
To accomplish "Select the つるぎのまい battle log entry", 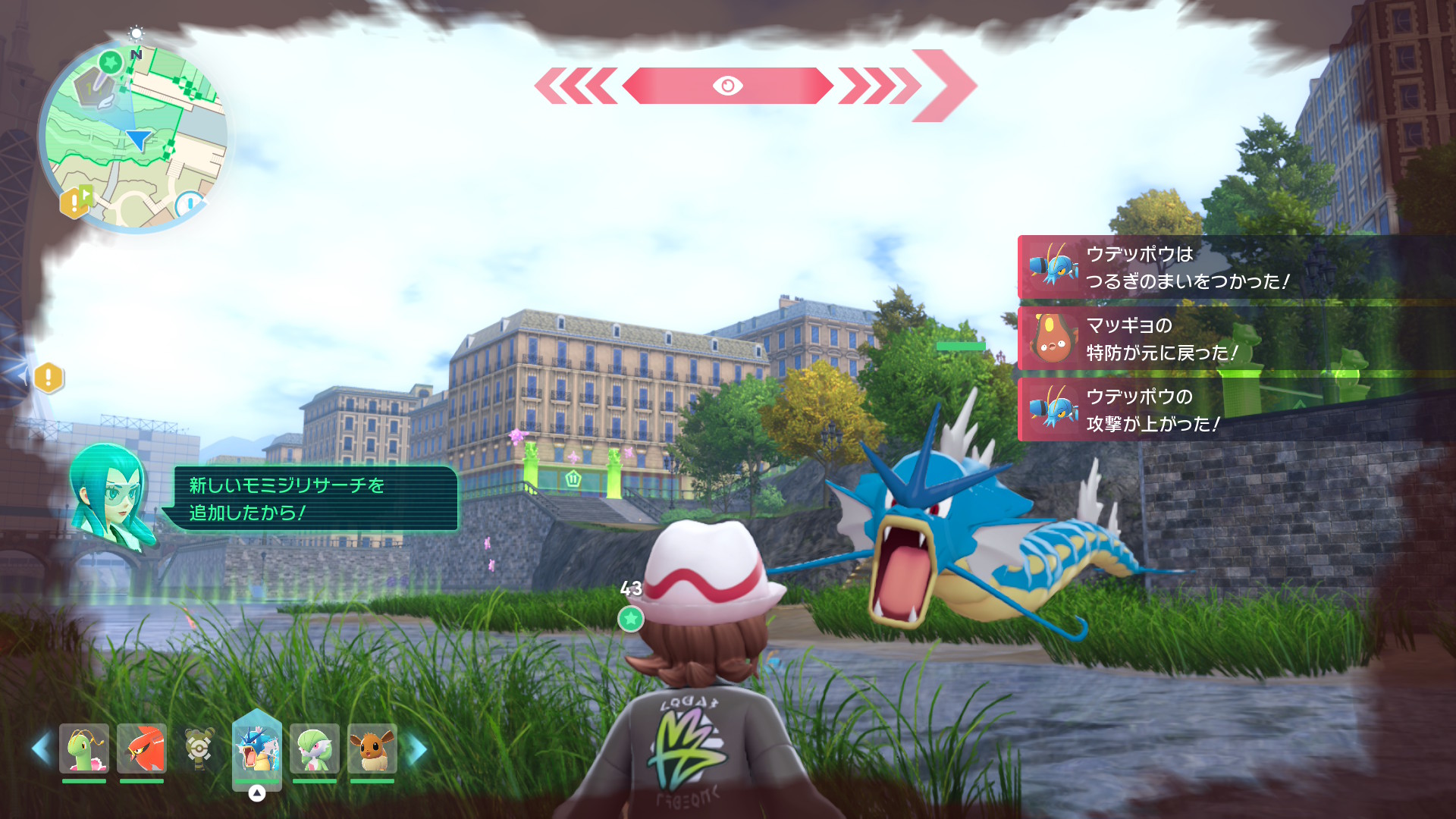I will 1236,268.
